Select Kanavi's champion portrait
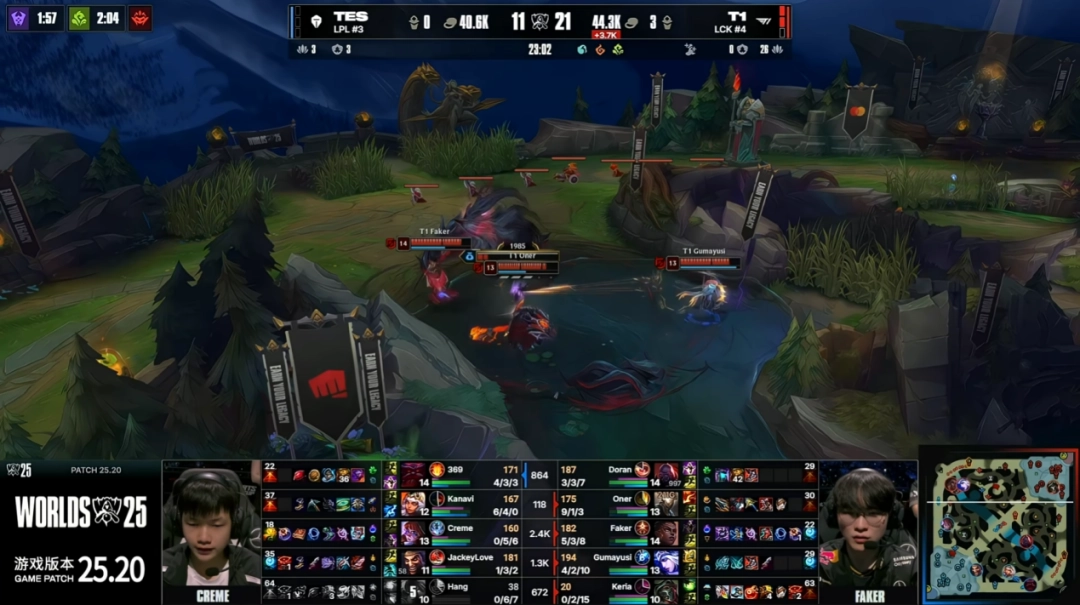1080x605 pixels. 413,504
